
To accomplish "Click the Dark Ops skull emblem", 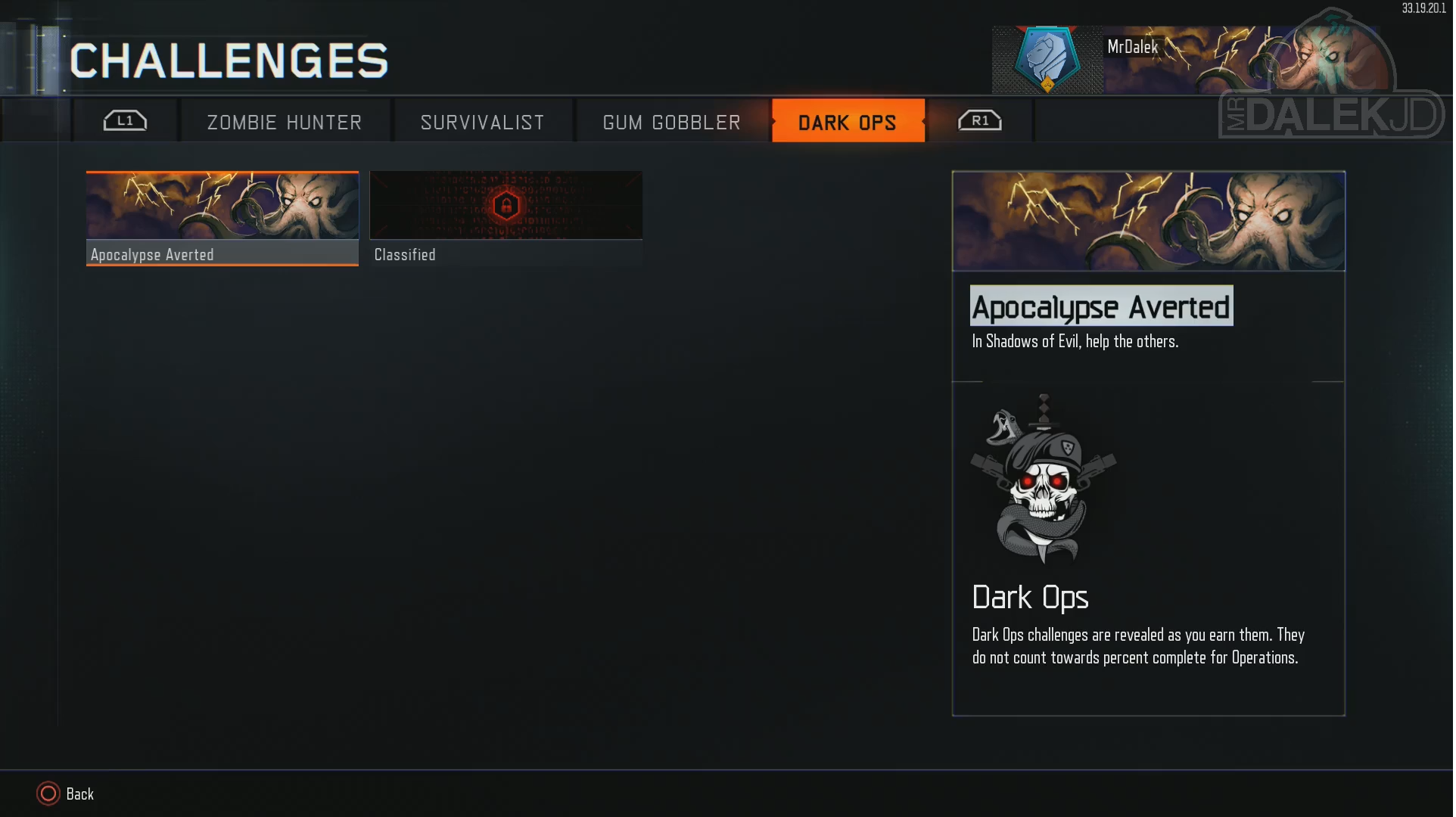I will coord(1044,480).
